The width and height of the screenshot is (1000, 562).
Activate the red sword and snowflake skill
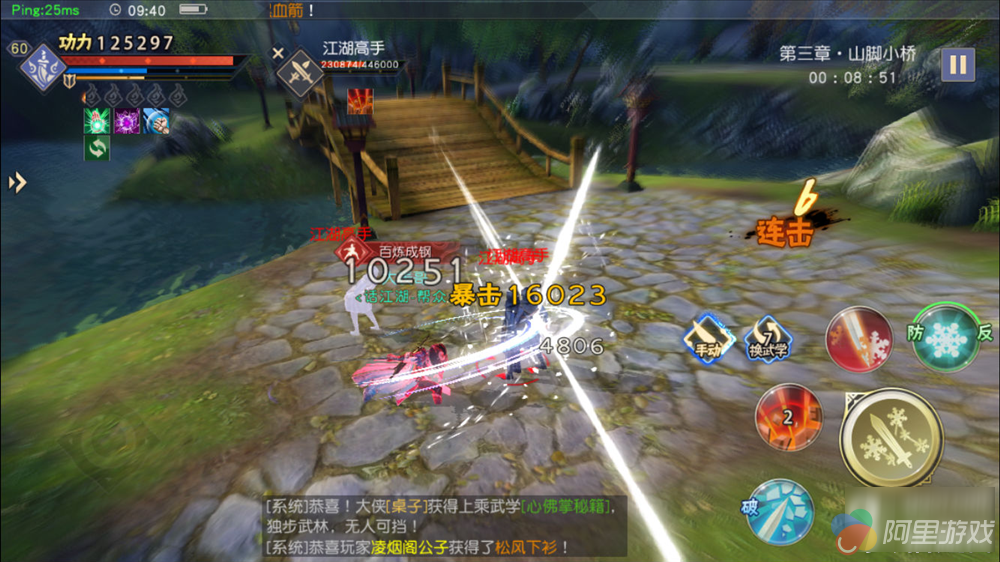(x=859, y=340)
